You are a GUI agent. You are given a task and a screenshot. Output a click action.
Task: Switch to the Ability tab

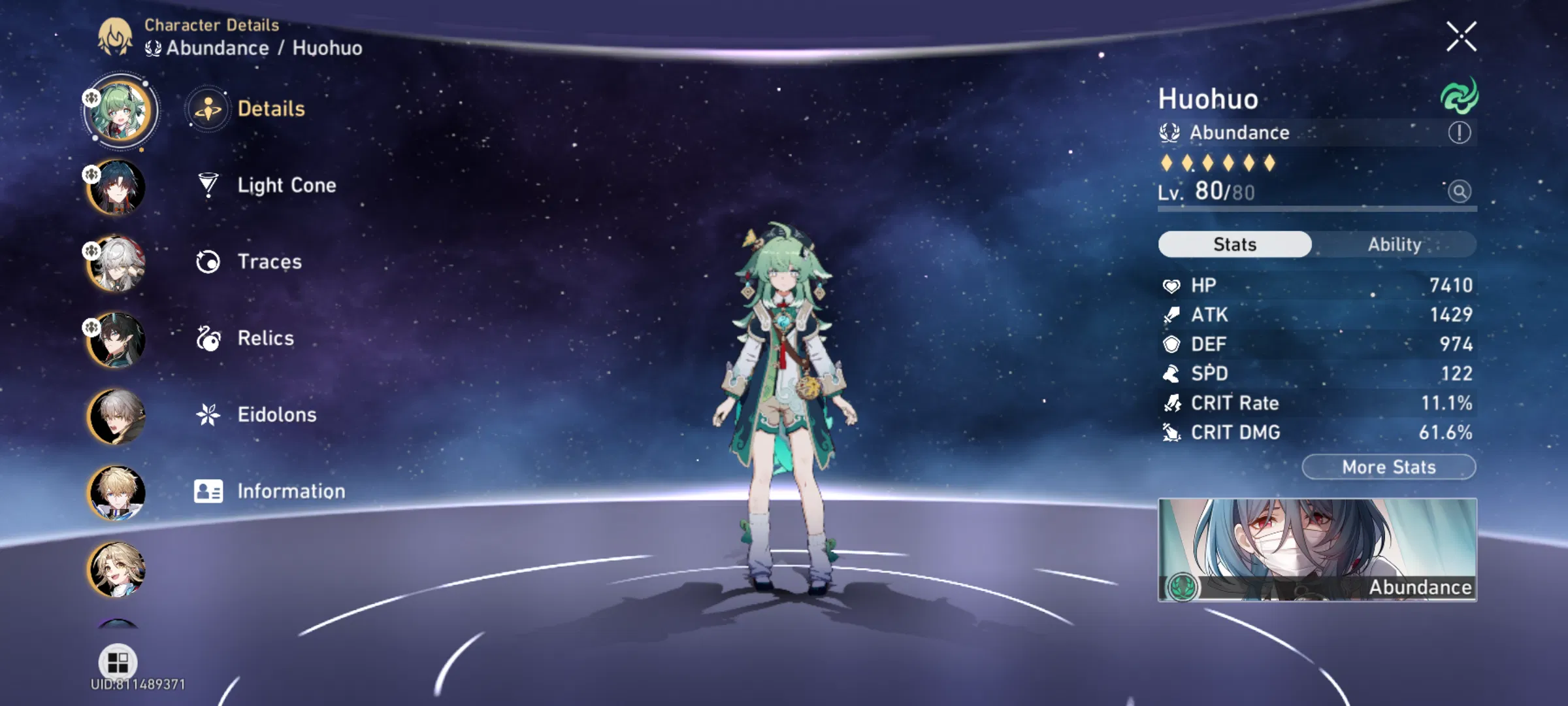click(1396, 244)
